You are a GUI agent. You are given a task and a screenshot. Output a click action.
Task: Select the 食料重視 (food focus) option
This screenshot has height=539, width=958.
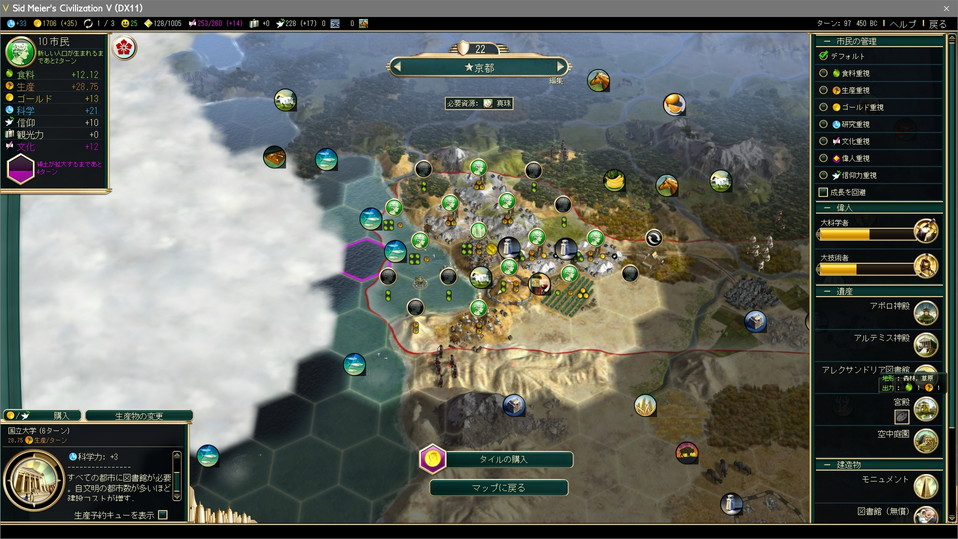[823, 73]
